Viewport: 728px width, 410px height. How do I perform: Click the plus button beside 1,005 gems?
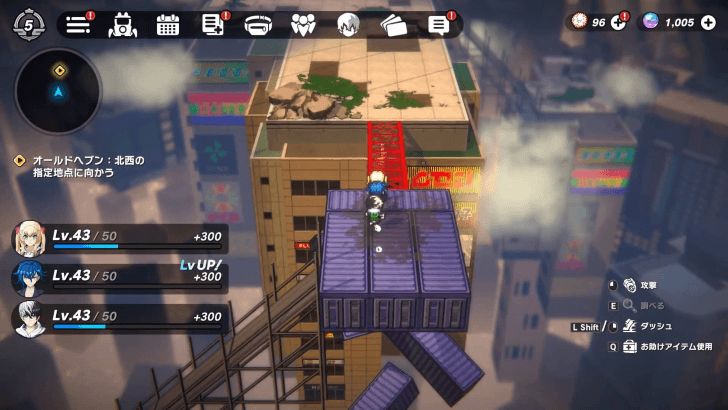tap(708, 22)
